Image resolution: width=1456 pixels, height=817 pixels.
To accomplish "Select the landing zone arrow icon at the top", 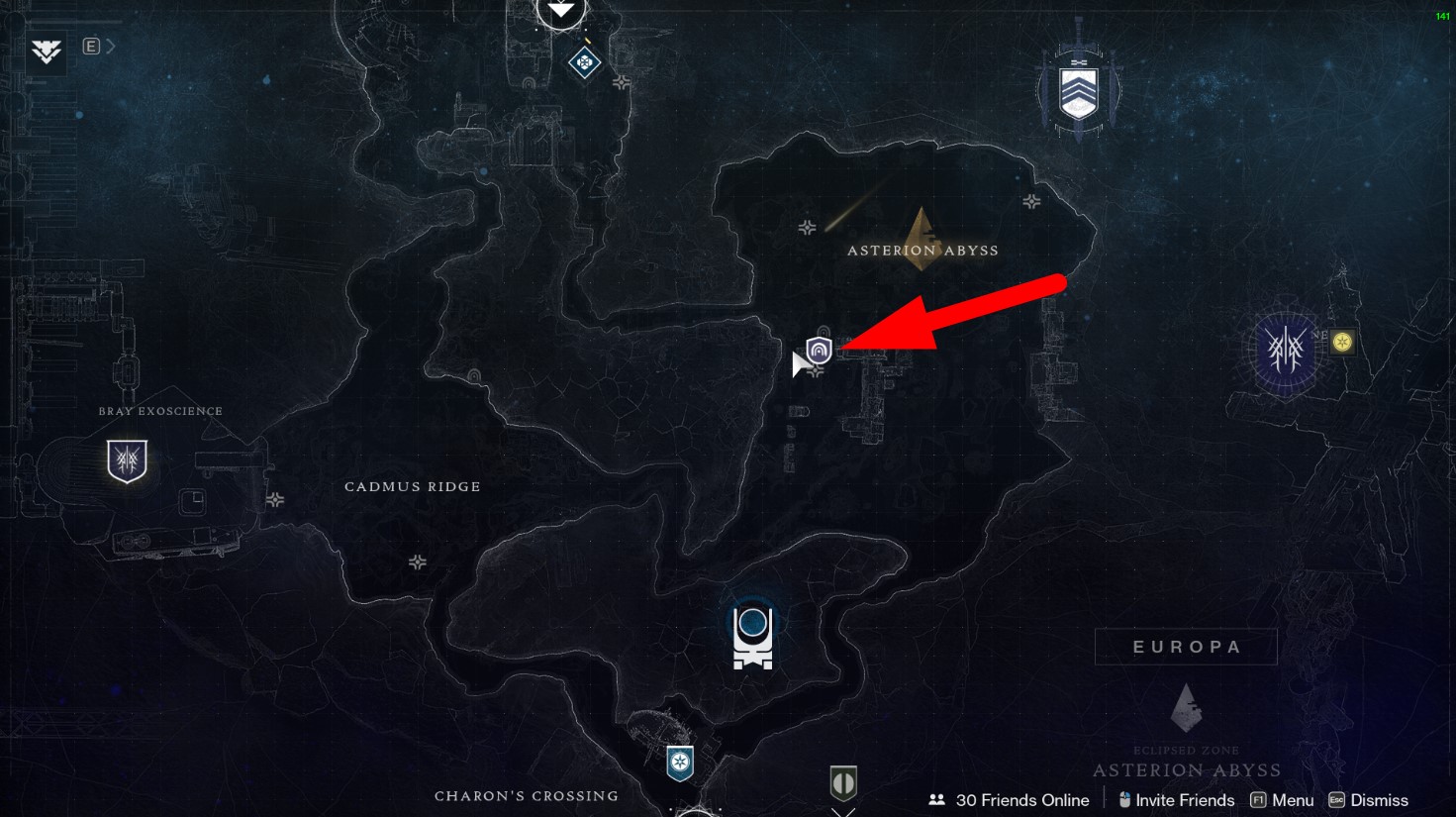I will [x=561, y=10].
